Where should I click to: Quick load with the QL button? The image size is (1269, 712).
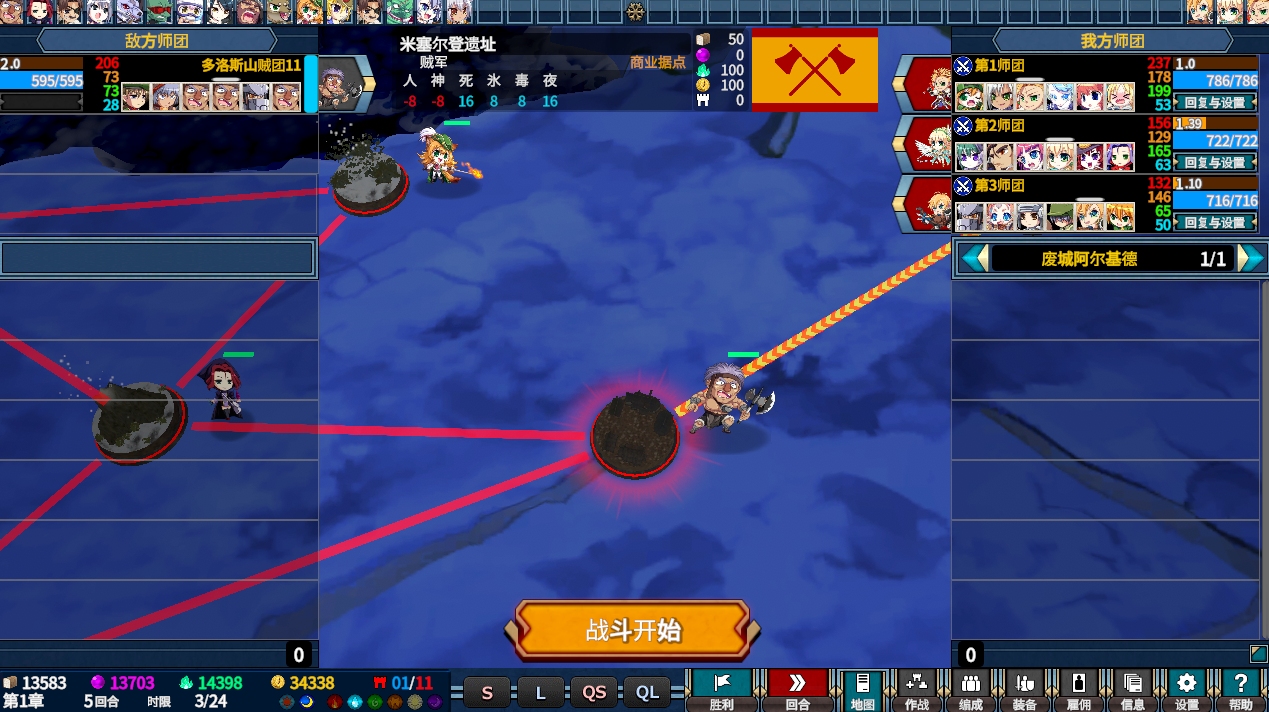[648, 692]
